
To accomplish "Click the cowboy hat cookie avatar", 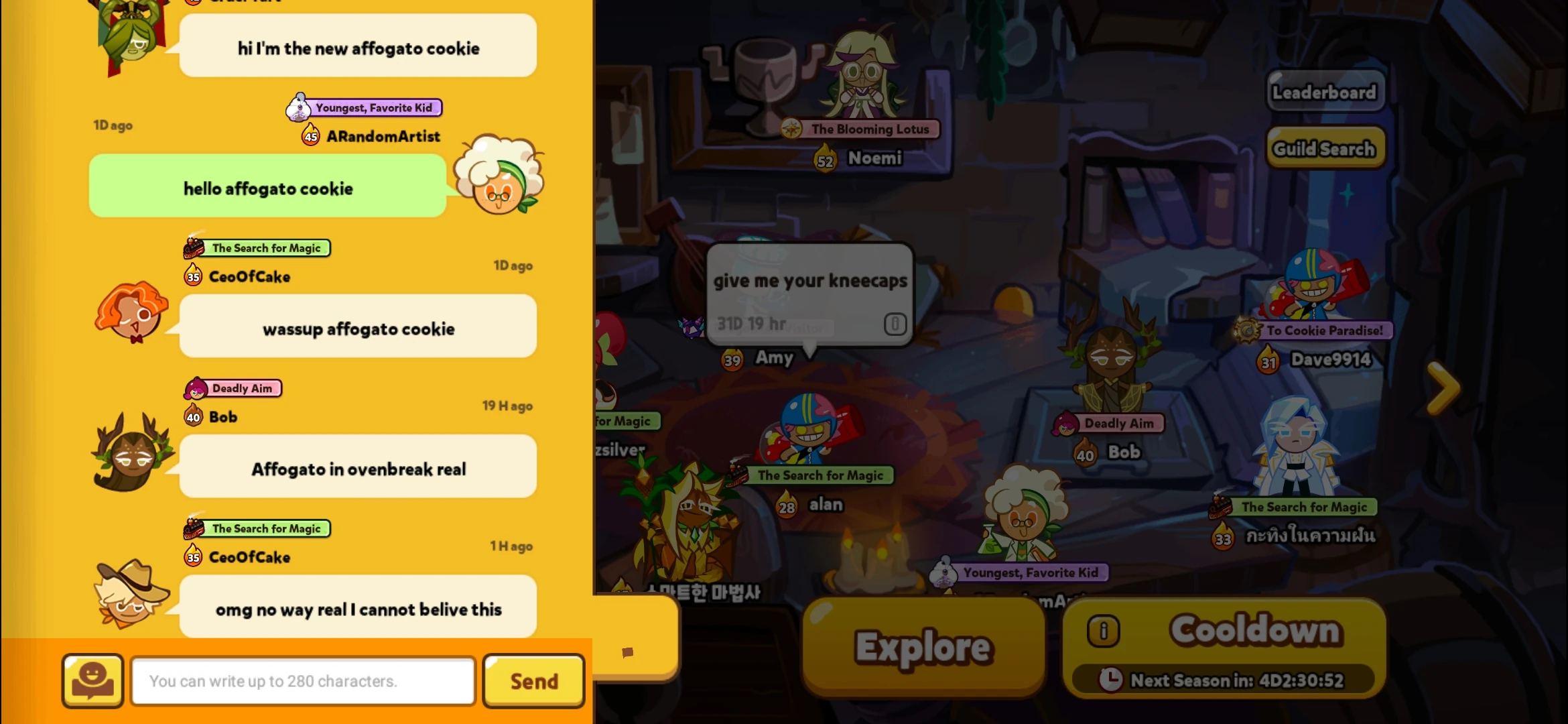I will click(131, 597).
